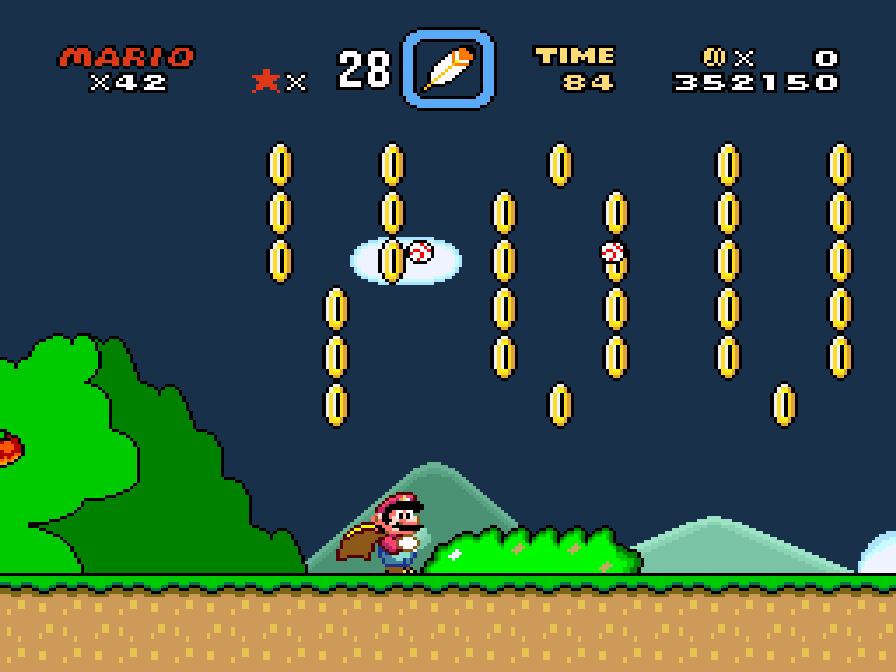Select the cape feather in the reserve item box
Viewport: 896px width, 672px height.
pos(447,69)
